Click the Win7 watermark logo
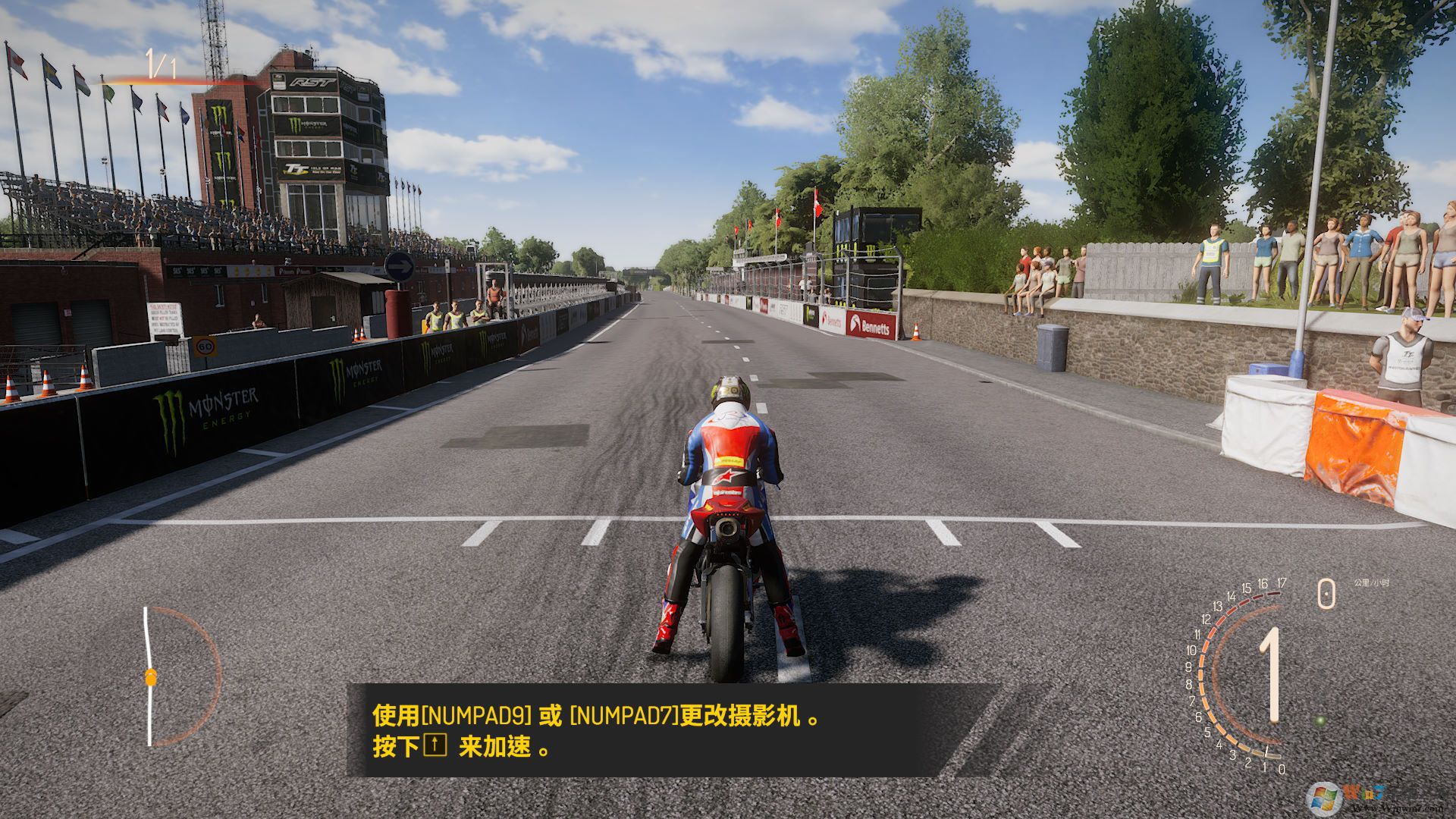The width and height of the screenshot is (1456, 819). point(1323,798)
